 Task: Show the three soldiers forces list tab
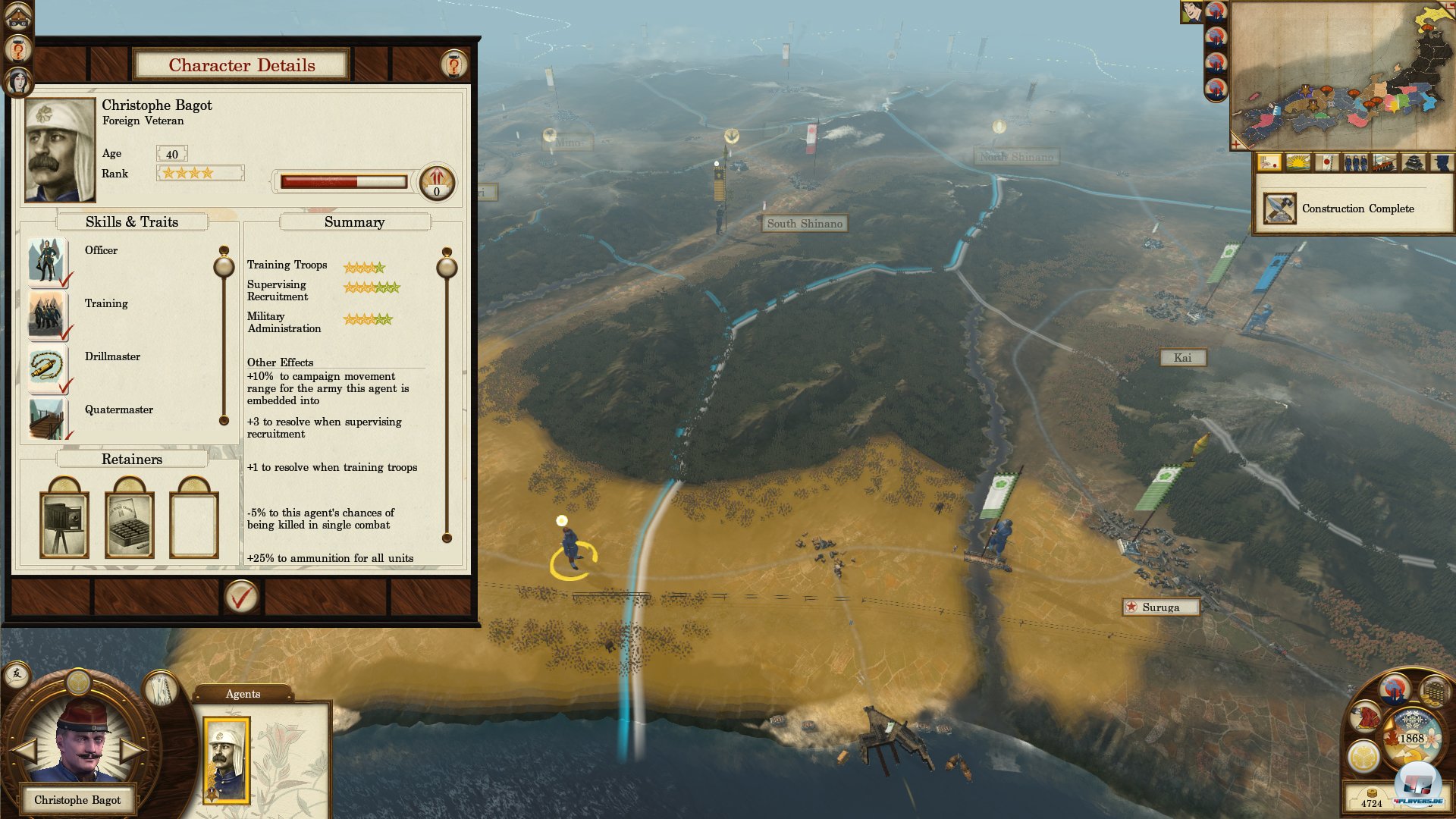point(1355,162)
